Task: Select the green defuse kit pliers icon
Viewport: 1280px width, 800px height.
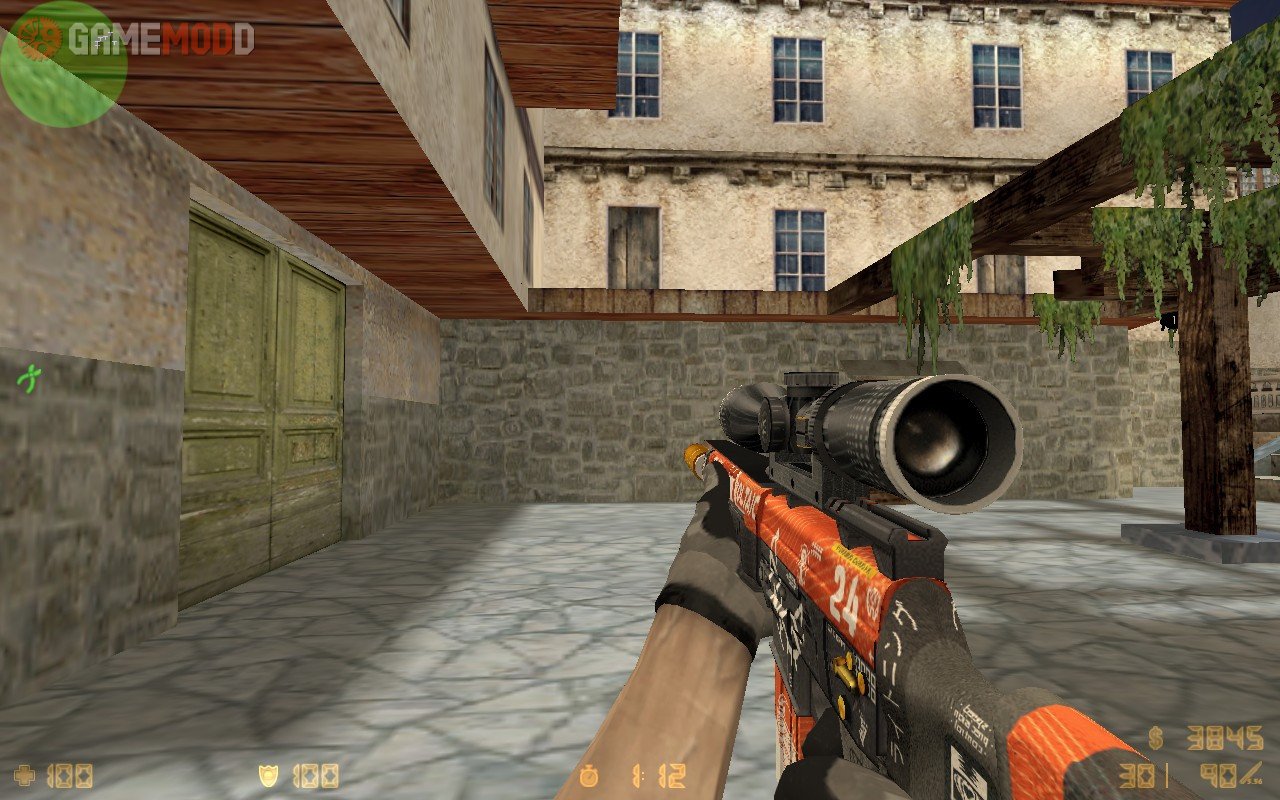Action: point(29,378)
